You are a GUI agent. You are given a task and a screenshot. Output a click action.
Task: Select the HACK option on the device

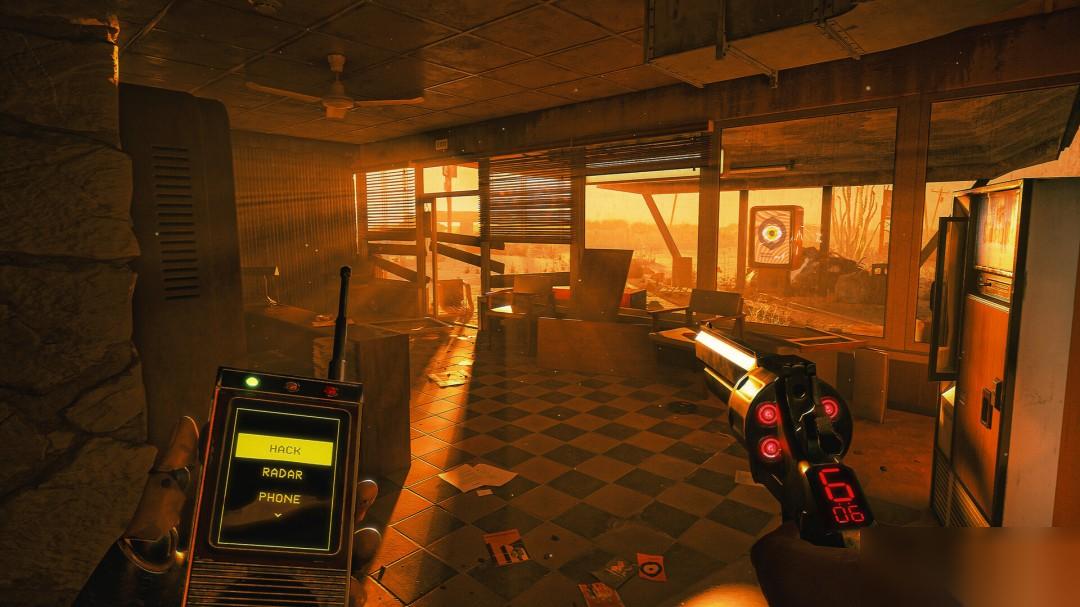[x=284, y=450]
